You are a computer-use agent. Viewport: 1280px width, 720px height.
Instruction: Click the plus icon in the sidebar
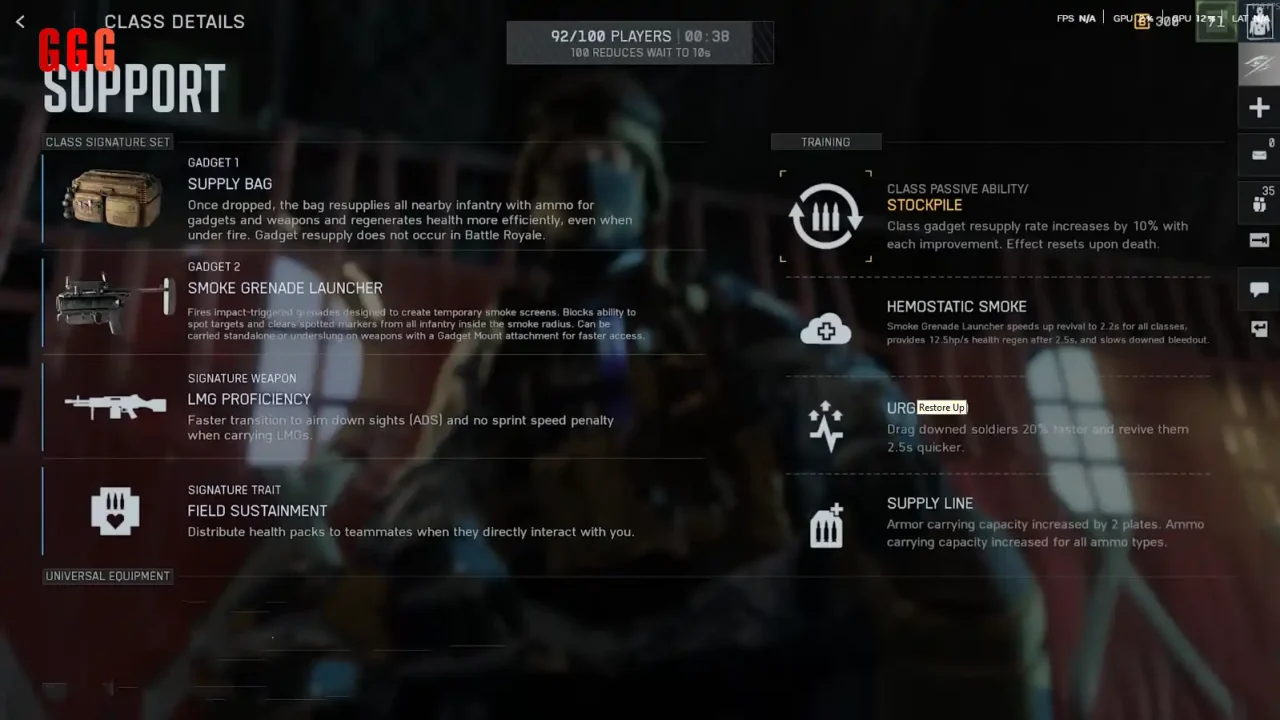tap(1258, 107)
